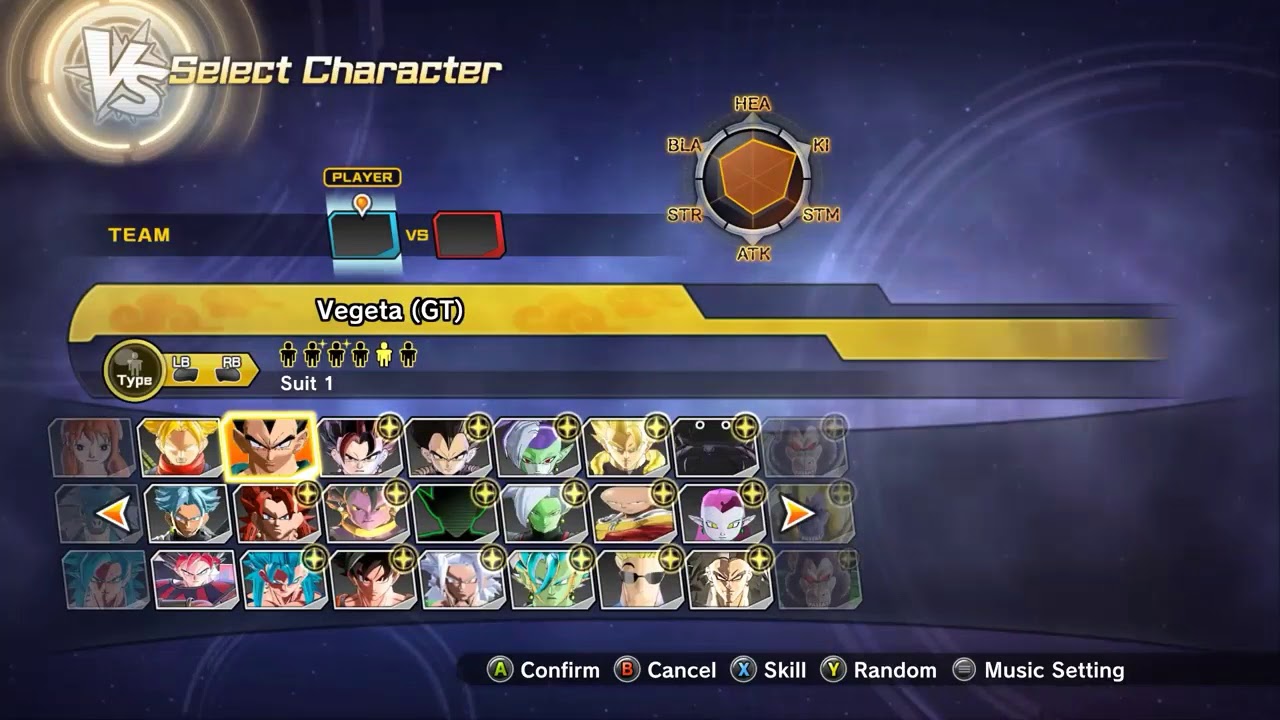Switch to the first suit variation icon
The width and height of the screenshot is (1280, 720).
288,356
